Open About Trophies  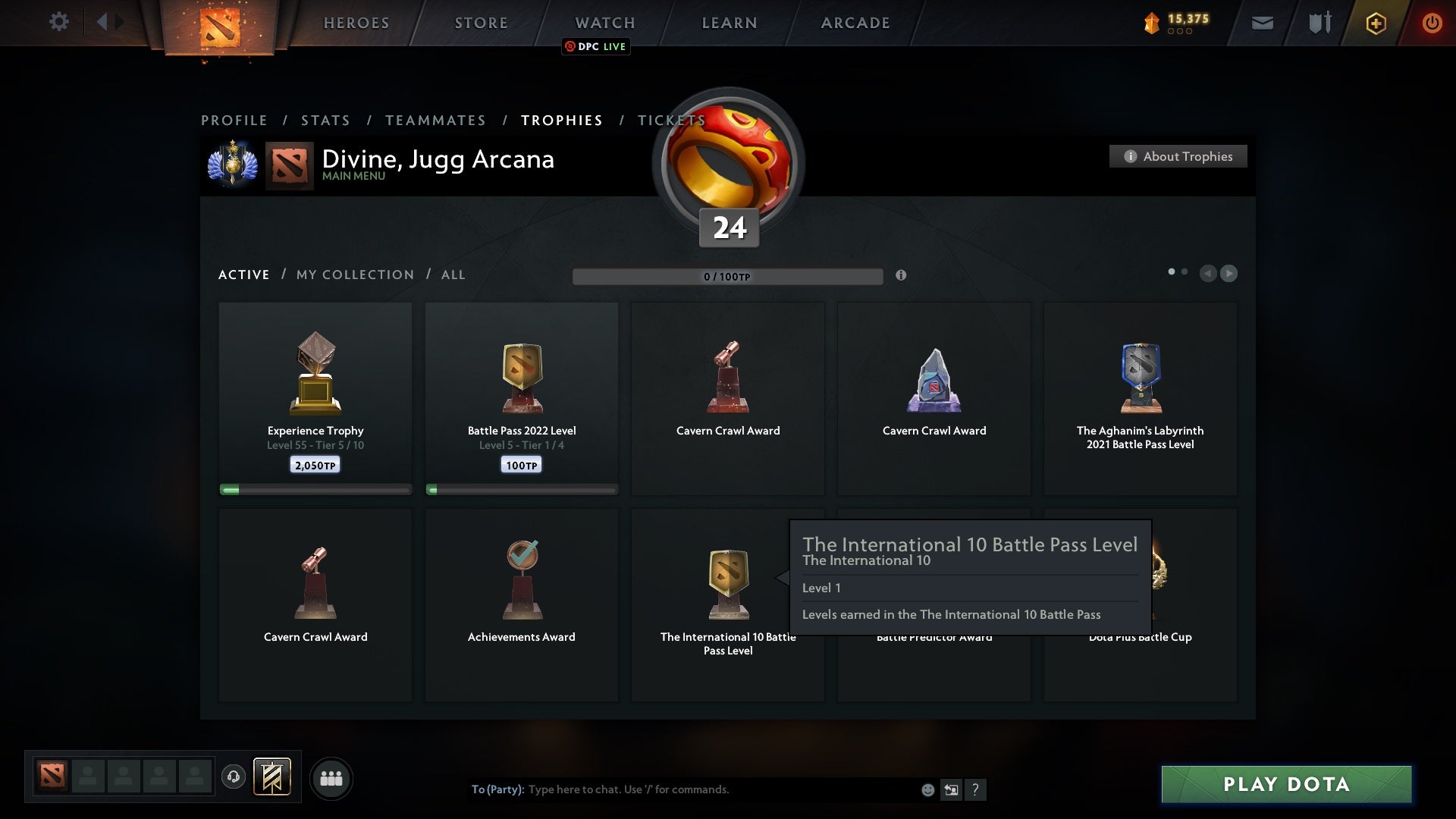point(1178,156)
